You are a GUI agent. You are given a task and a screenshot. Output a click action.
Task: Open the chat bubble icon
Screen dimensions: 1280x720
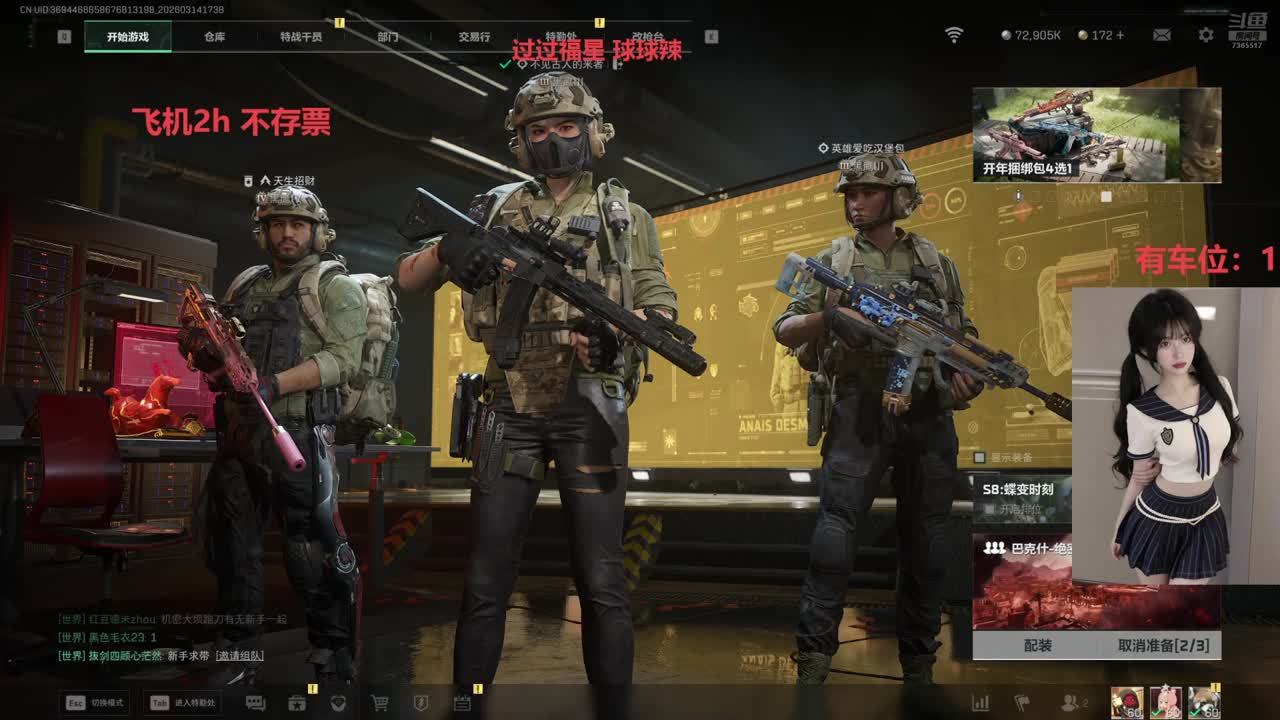point(255,703)
